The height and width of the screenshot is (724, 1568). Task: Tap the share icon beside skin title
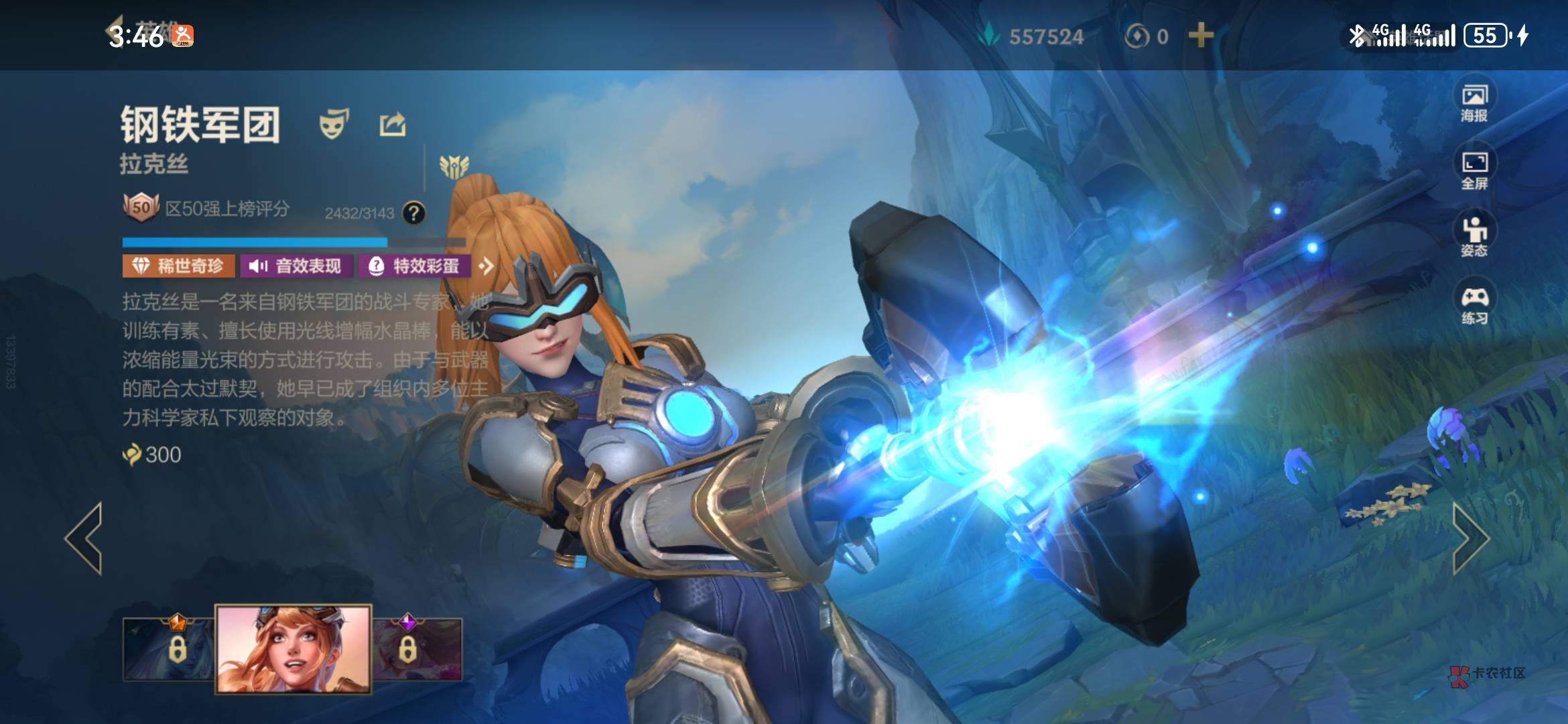coord(393,125)
